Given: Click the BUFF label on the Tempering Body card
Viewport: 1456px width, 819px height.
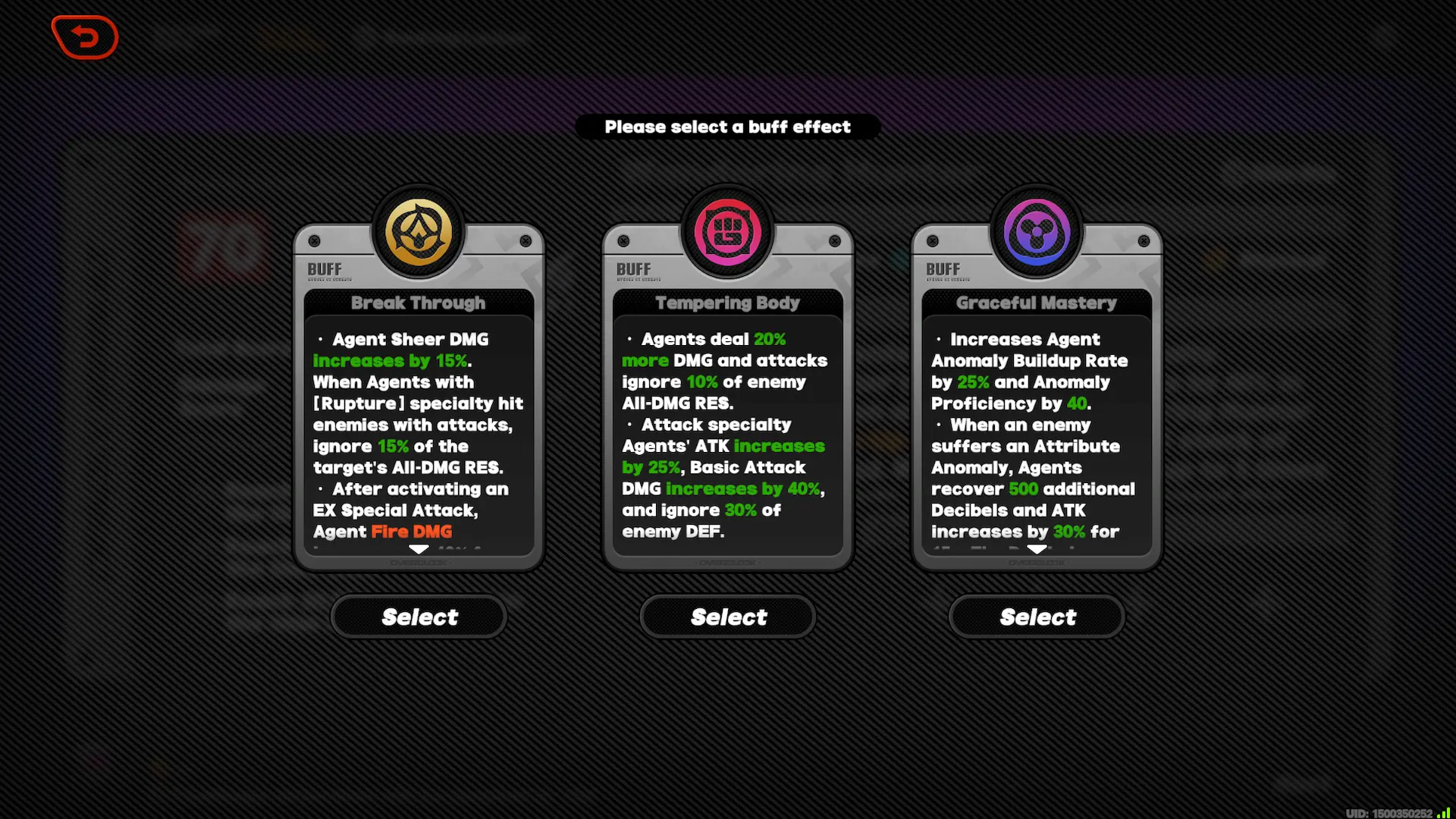Looking at the screenshot, I should point(632,269).
